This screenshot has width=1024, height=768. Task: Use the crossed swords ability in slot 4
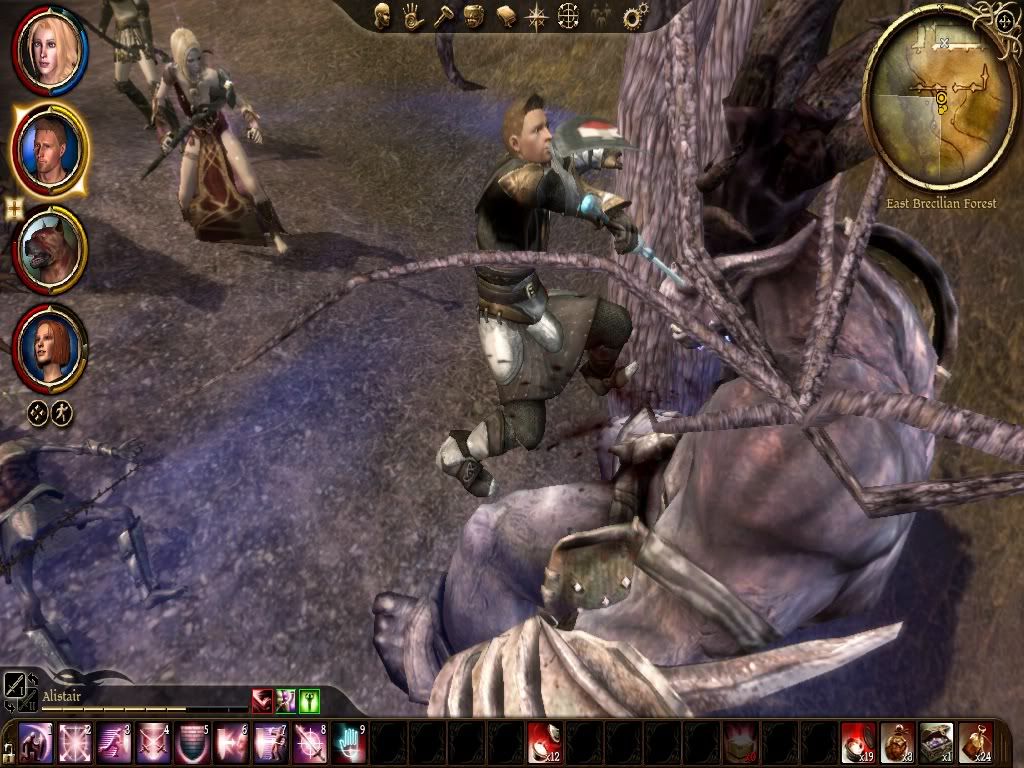pos(153,743)
